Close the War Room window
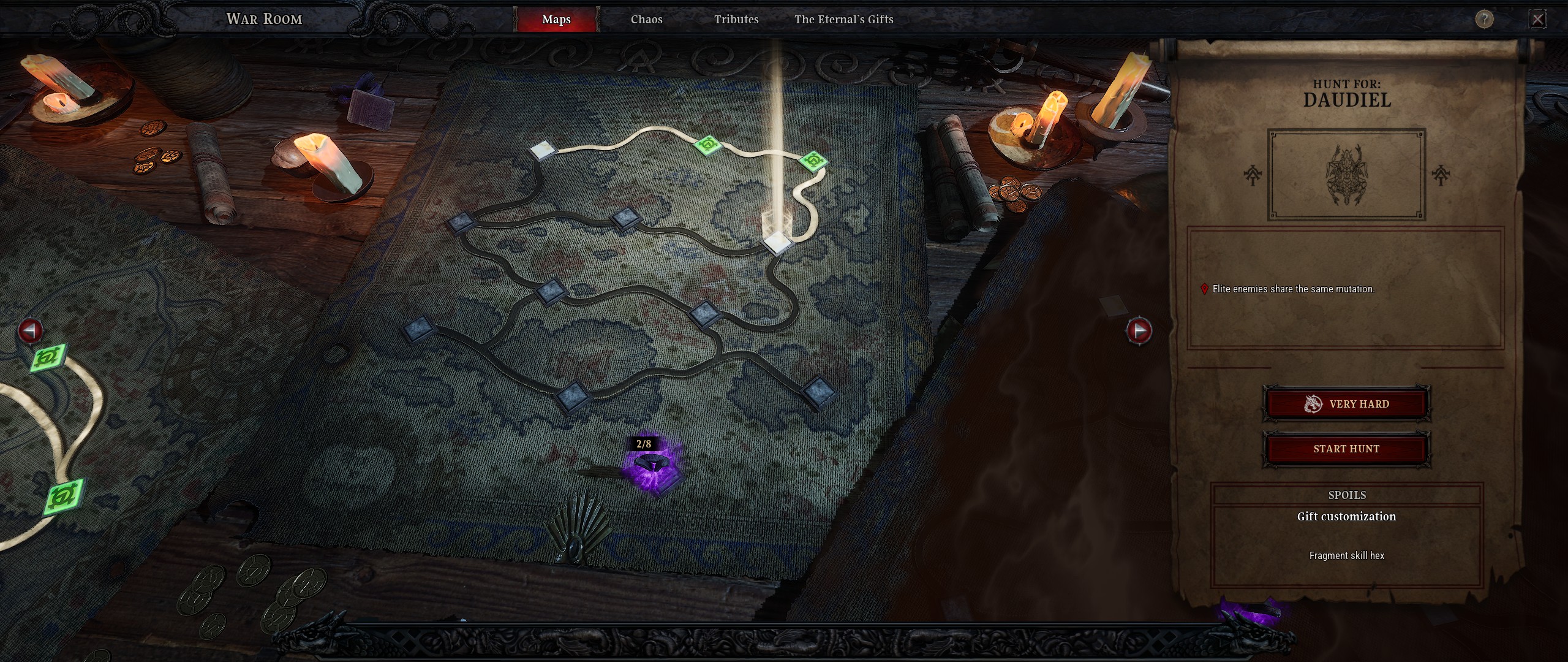Image resolution: width=1568 pixels, height=662 pixels. pos(1537,19)
